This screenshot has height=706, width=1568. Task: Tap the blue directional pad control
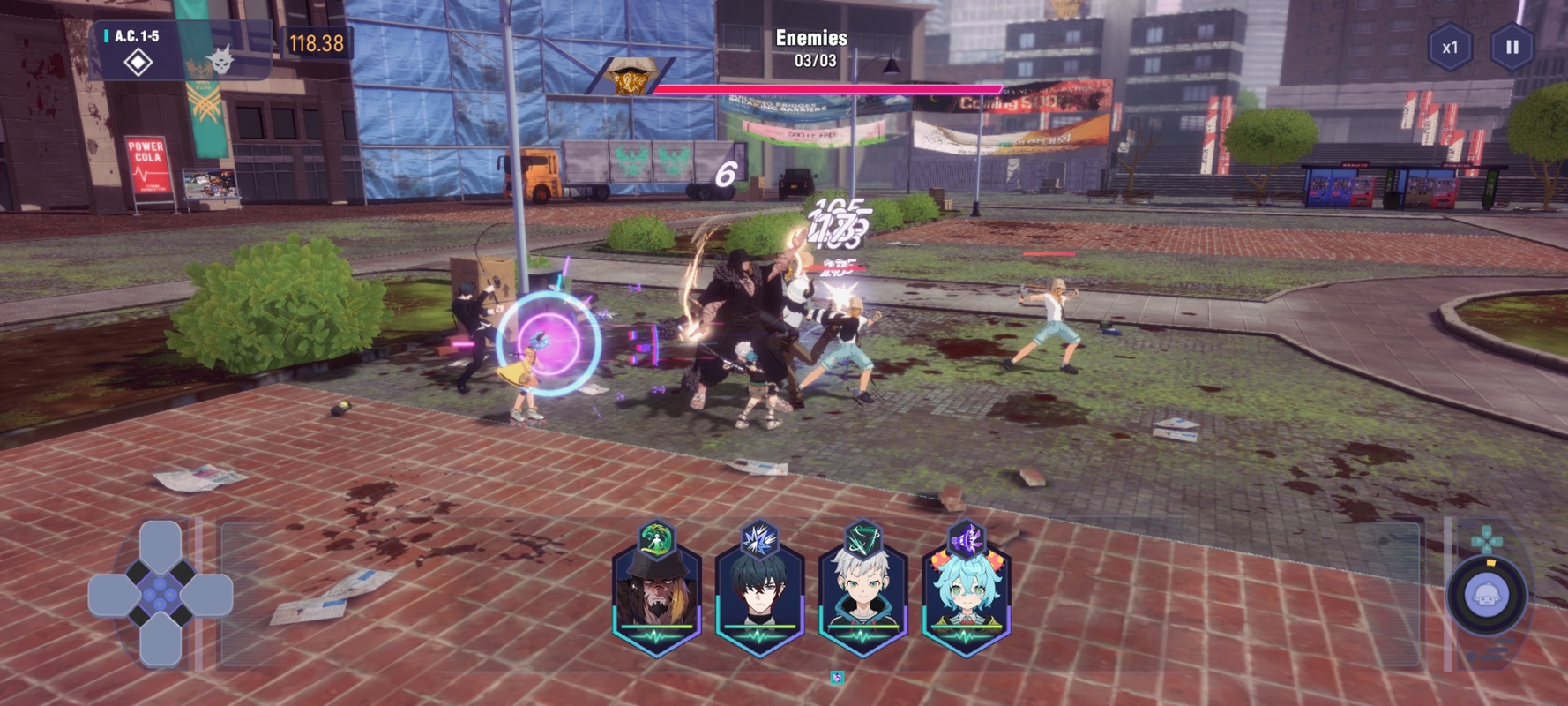tap(161, 594)
